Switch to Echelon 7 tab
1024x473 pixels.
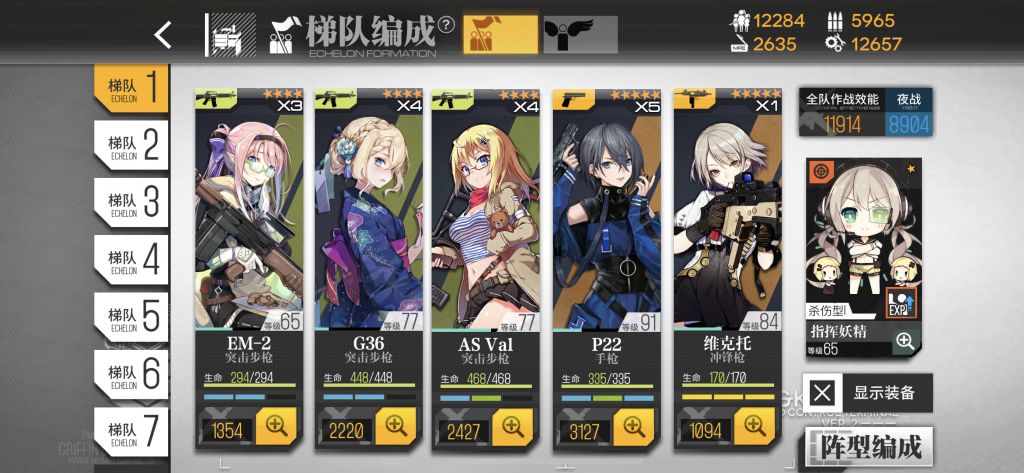131,431
